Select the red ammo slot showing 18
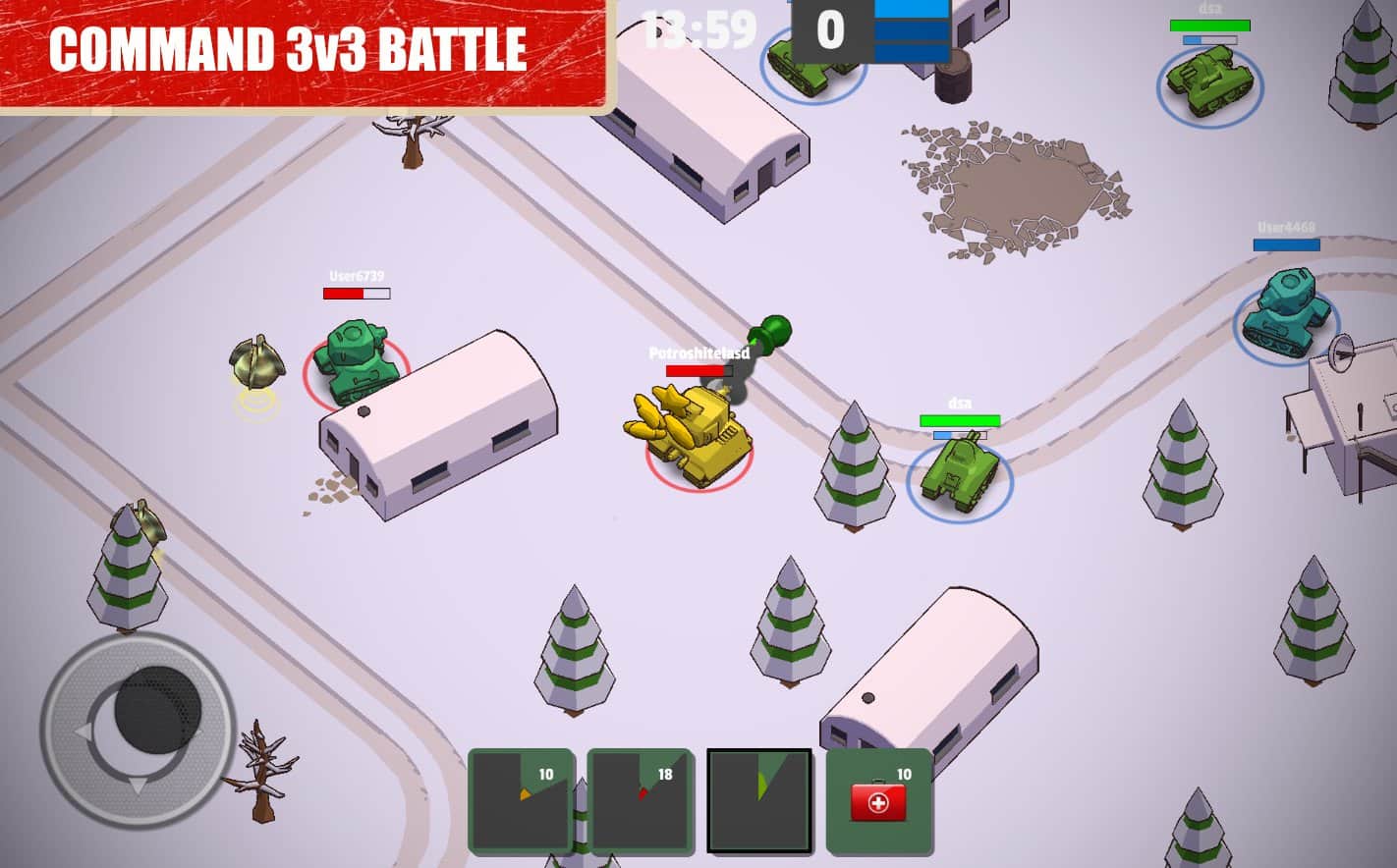Image resolution: width=1397 pixels, height=868 pixels. click(640, 800)
